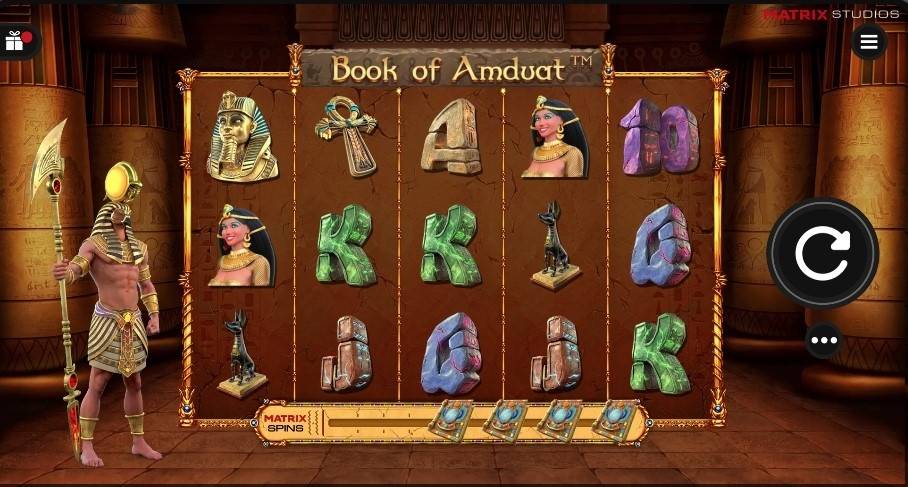
Task: Spin the reels with the circular arrow button
Action: click(822, 253)
